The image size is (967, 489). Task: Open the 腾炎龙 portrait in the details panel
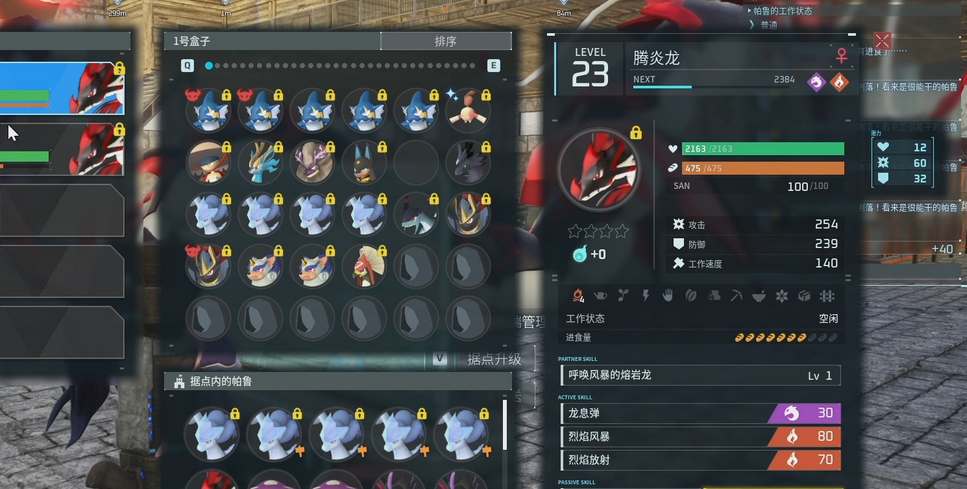click(598, 169)
